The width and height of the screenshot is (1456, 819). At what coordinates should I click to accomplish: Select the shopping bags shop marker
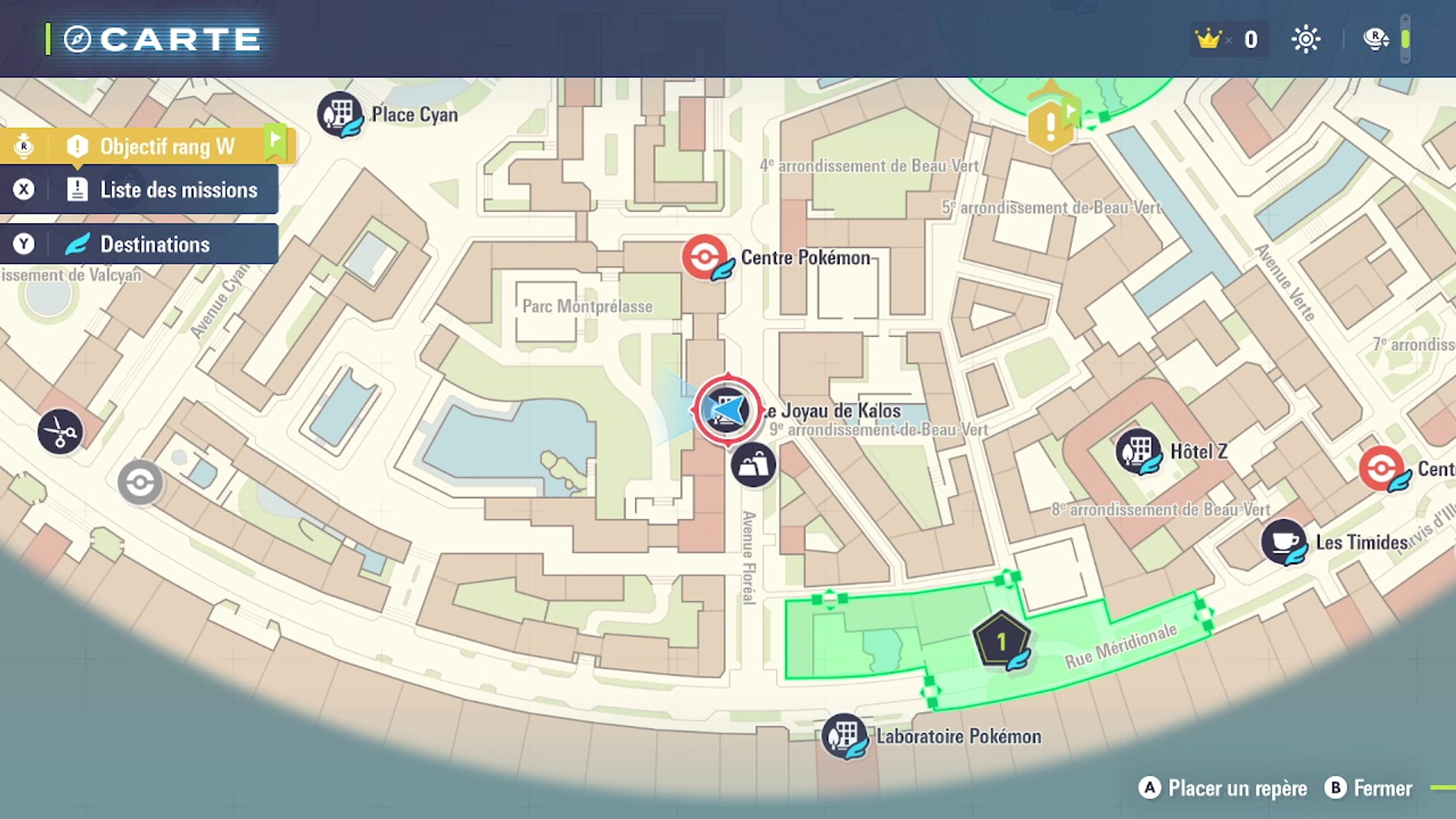pos(753,466)
